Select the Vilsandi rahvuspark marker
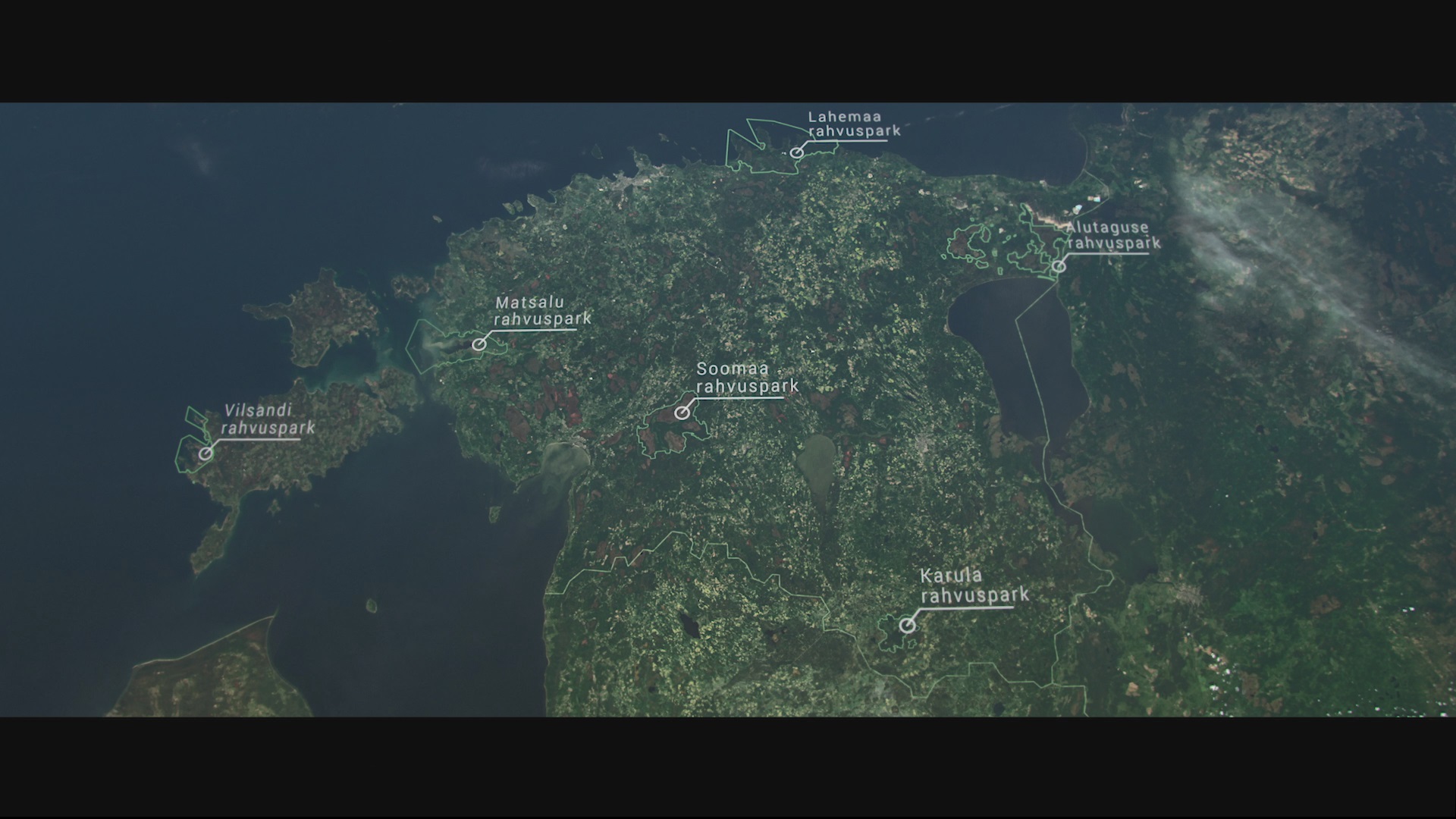1456x819 pixels. (x=206, y=453)
